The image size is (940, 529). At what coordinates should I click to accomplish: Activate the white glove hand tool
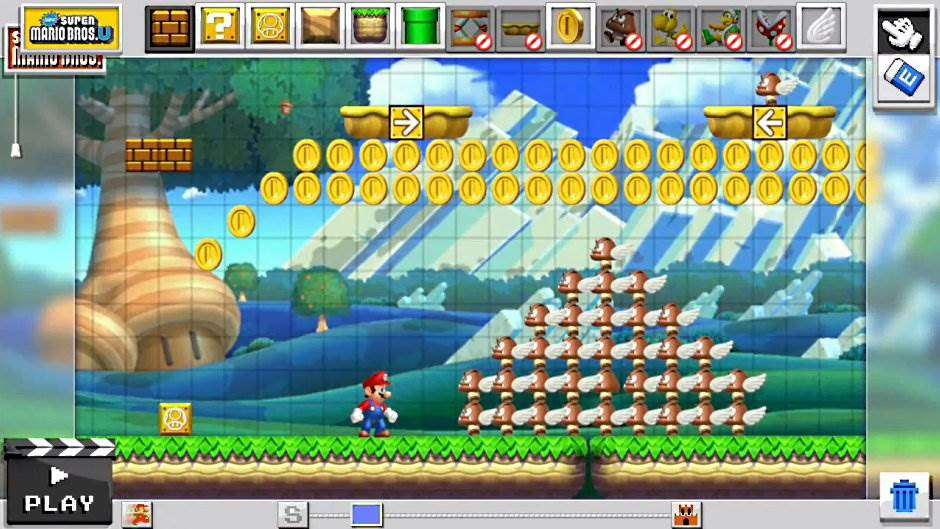pyautogui.click(x=903, y=30)
